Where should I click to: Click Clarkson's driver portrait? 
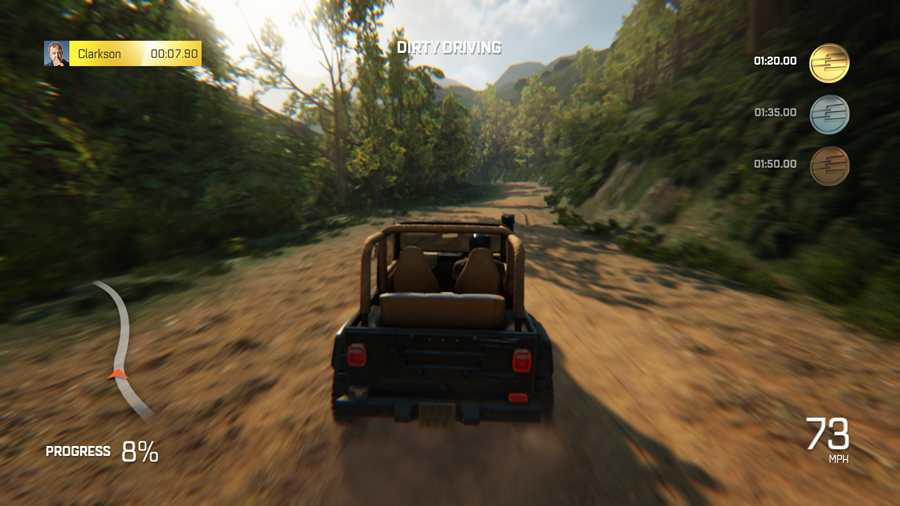click(x=56, y=53)
